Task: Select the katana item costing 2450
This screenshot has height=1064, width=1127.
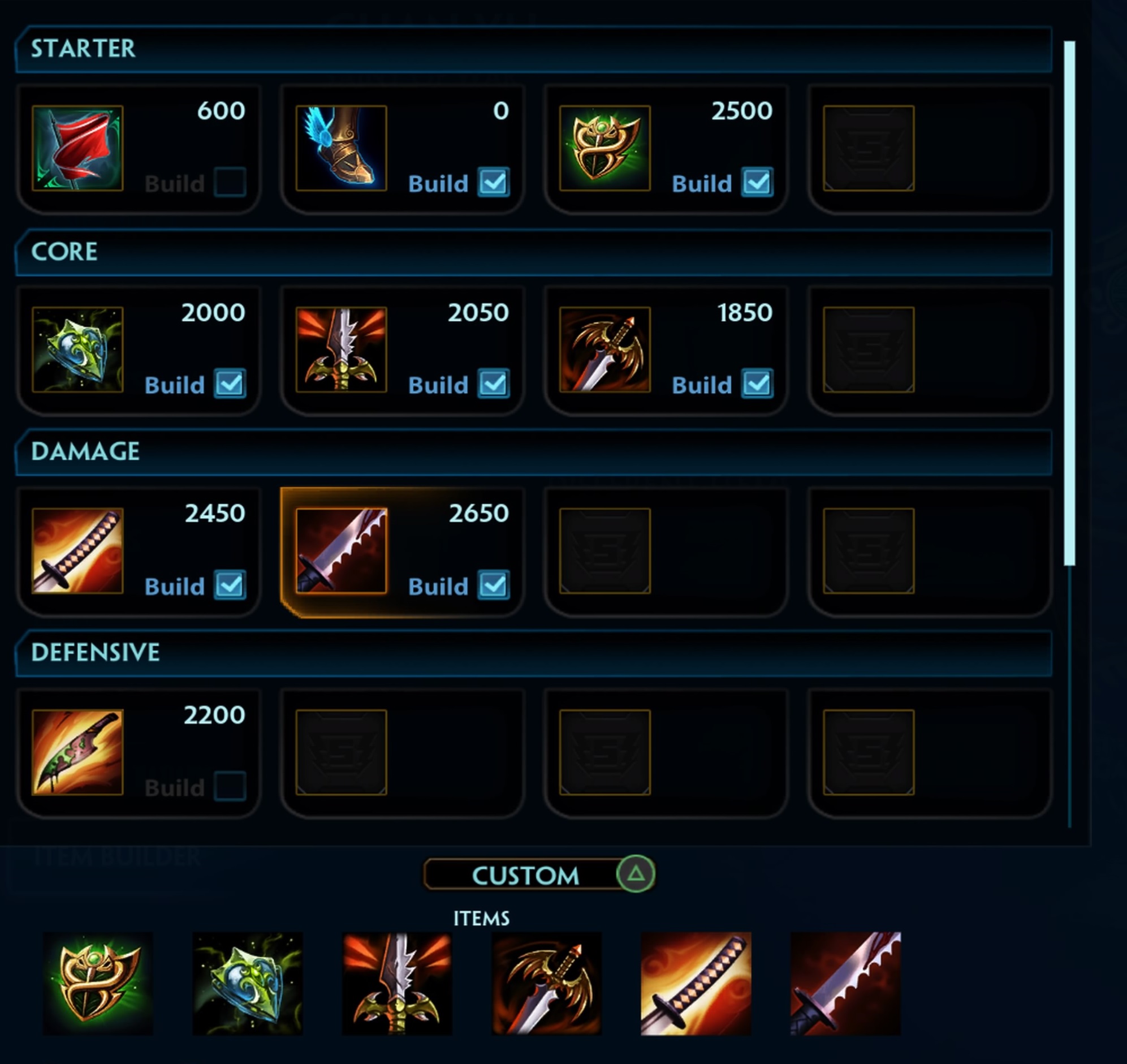Action: point(77,551)
